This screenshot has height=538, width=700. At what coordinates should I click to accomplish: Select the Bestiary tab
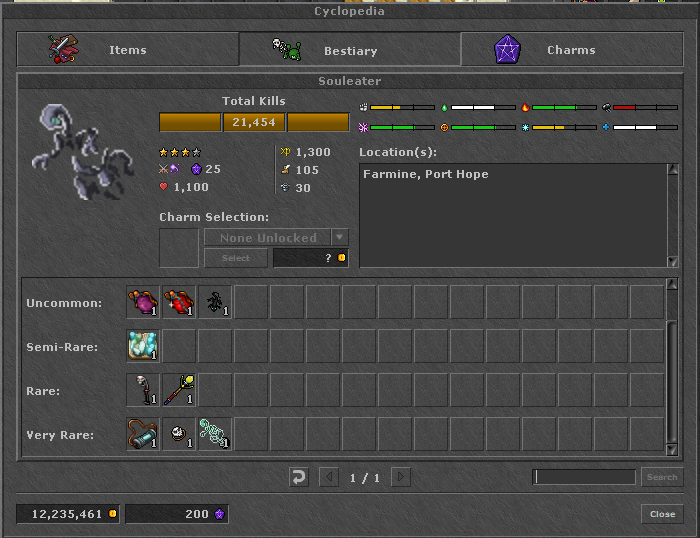350,50
